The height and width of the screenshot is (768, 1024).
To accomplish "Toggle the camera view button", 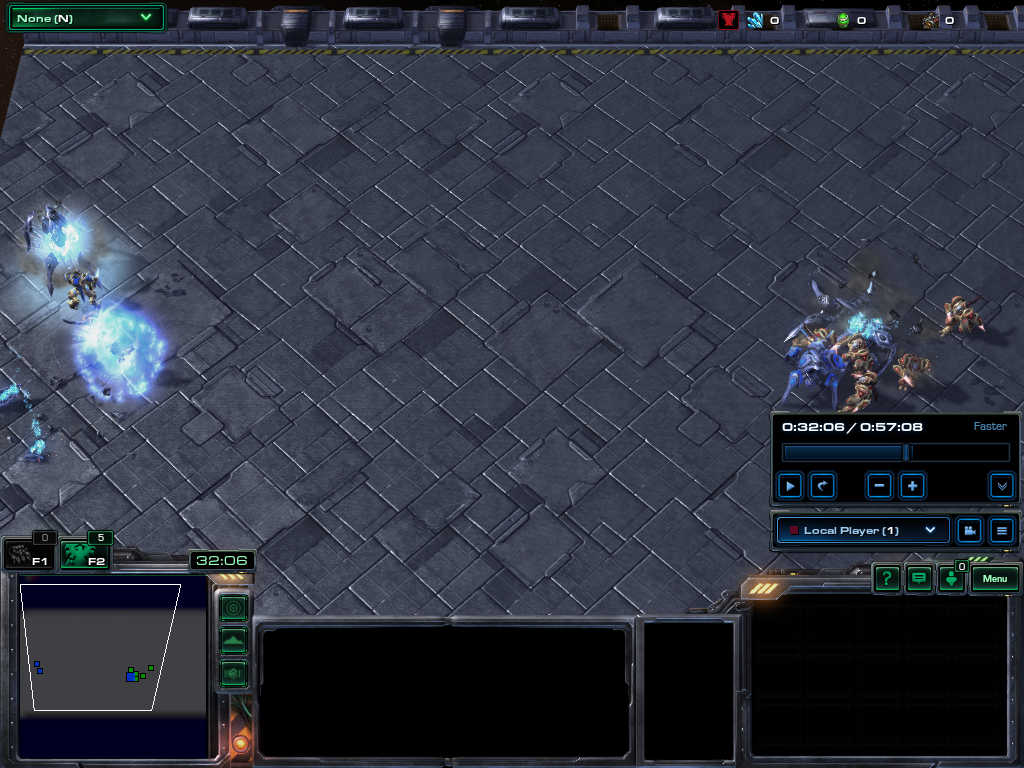I will click(968, 530).
